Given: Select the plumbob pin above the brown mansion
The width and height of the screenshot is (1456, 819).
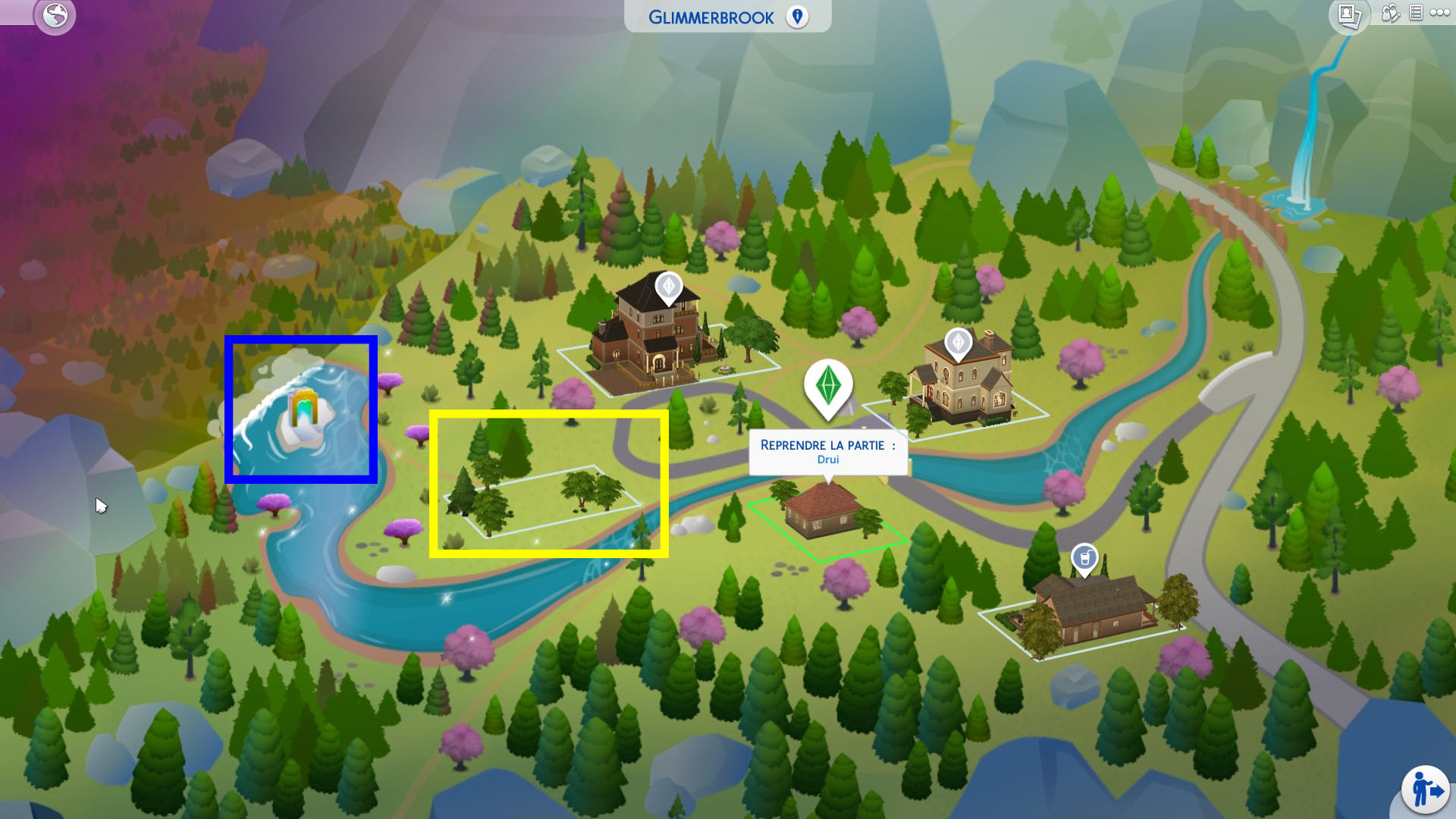Looking at the screenshot, I should click(x=667, y=288).
